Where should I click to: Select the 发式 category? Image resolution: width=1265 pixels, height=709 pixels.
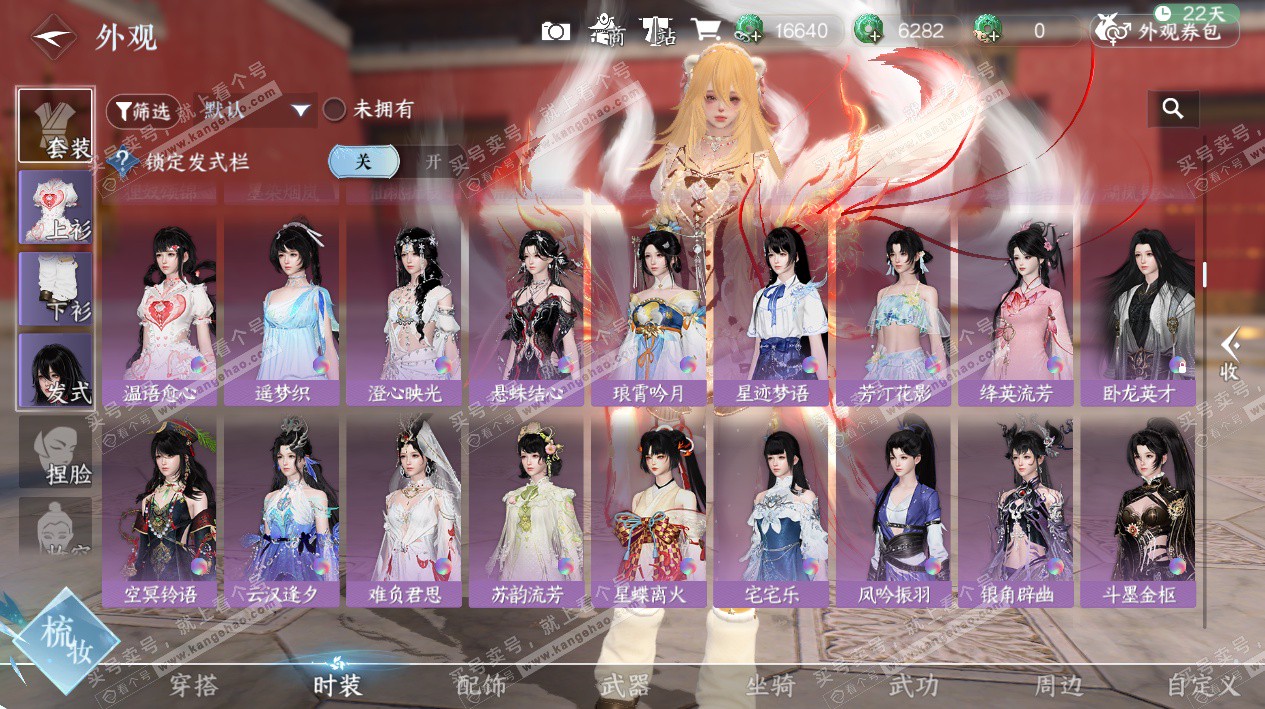pyautogui.click(x=56, y=371)
